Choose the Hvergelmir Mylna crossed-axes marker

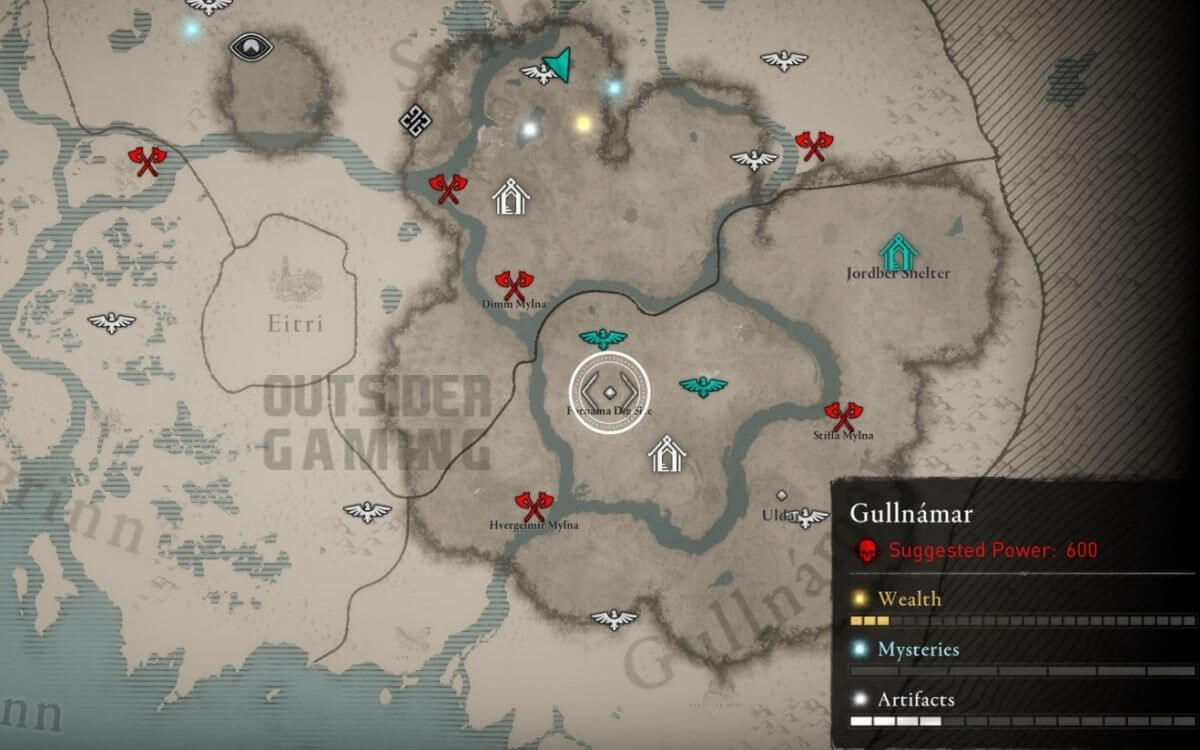tap(533, 504)
